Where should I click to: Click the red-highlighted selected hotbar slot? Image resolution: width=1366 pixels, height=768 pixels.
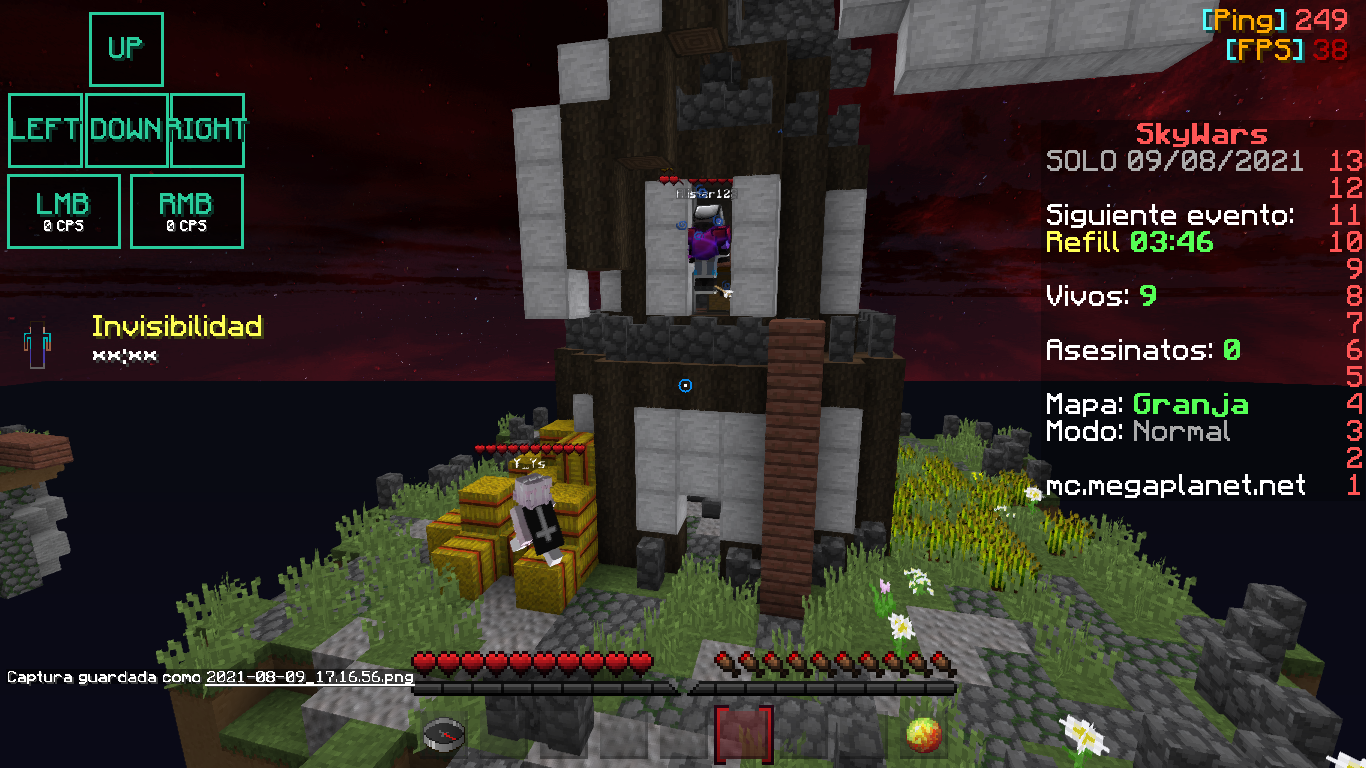743,735
